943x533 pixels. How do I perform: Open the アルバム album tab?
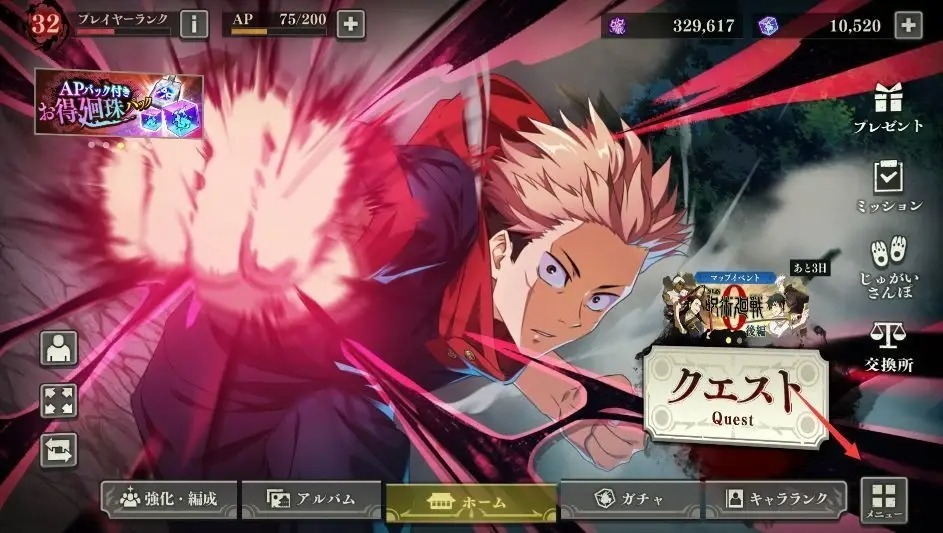311,498
